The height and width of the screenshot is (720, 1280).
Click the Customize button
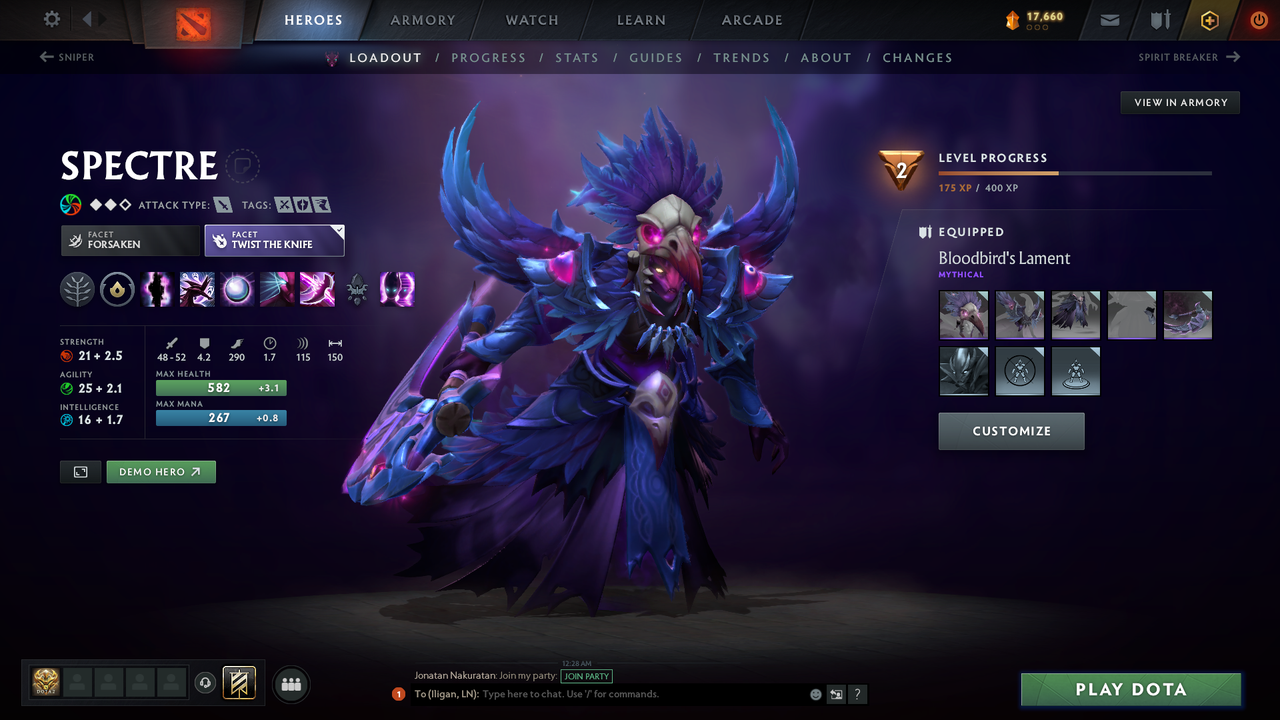click(1011, 431)
